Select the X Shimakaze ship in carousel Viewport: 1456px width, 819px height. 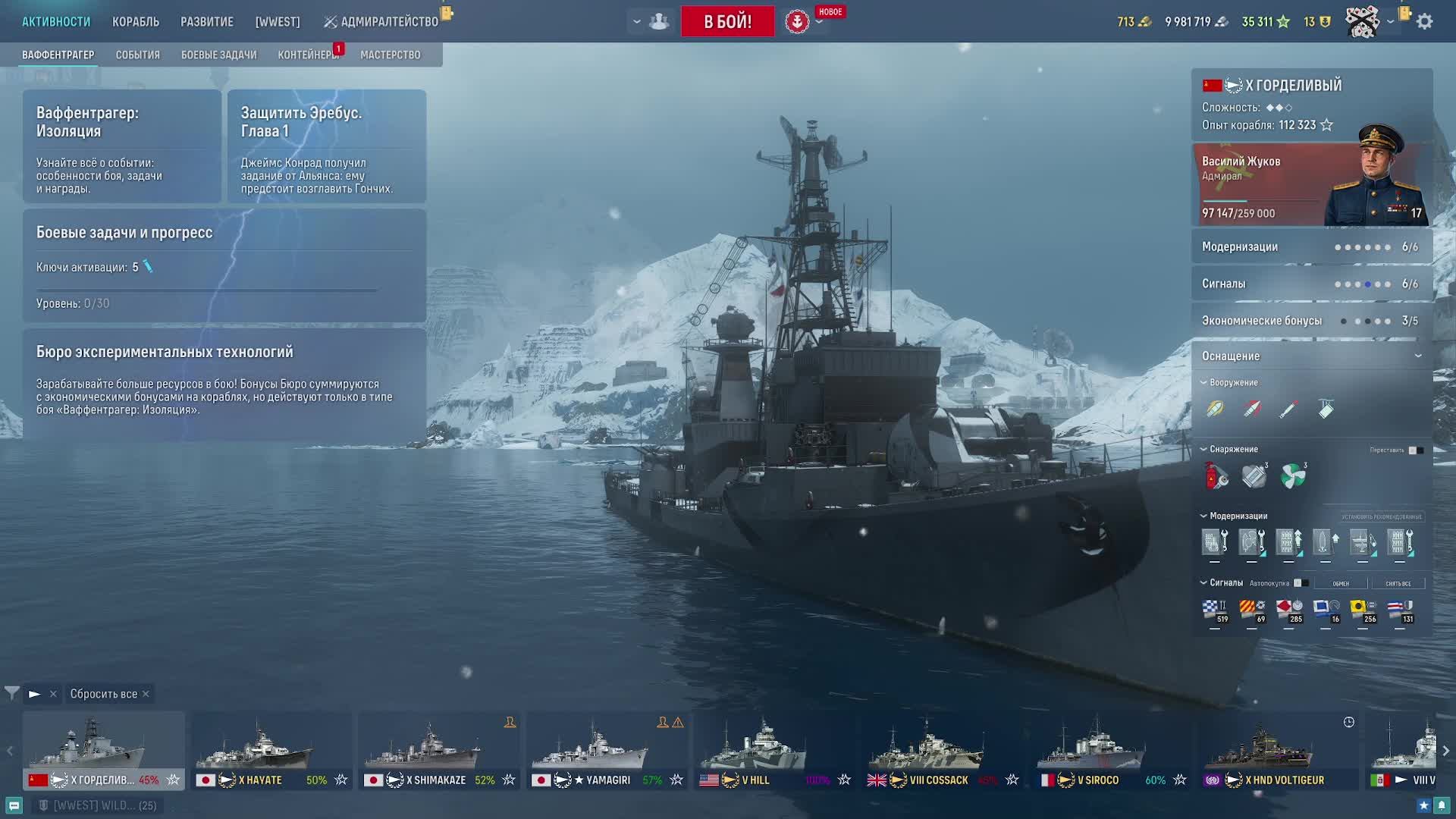click(438, 751)
